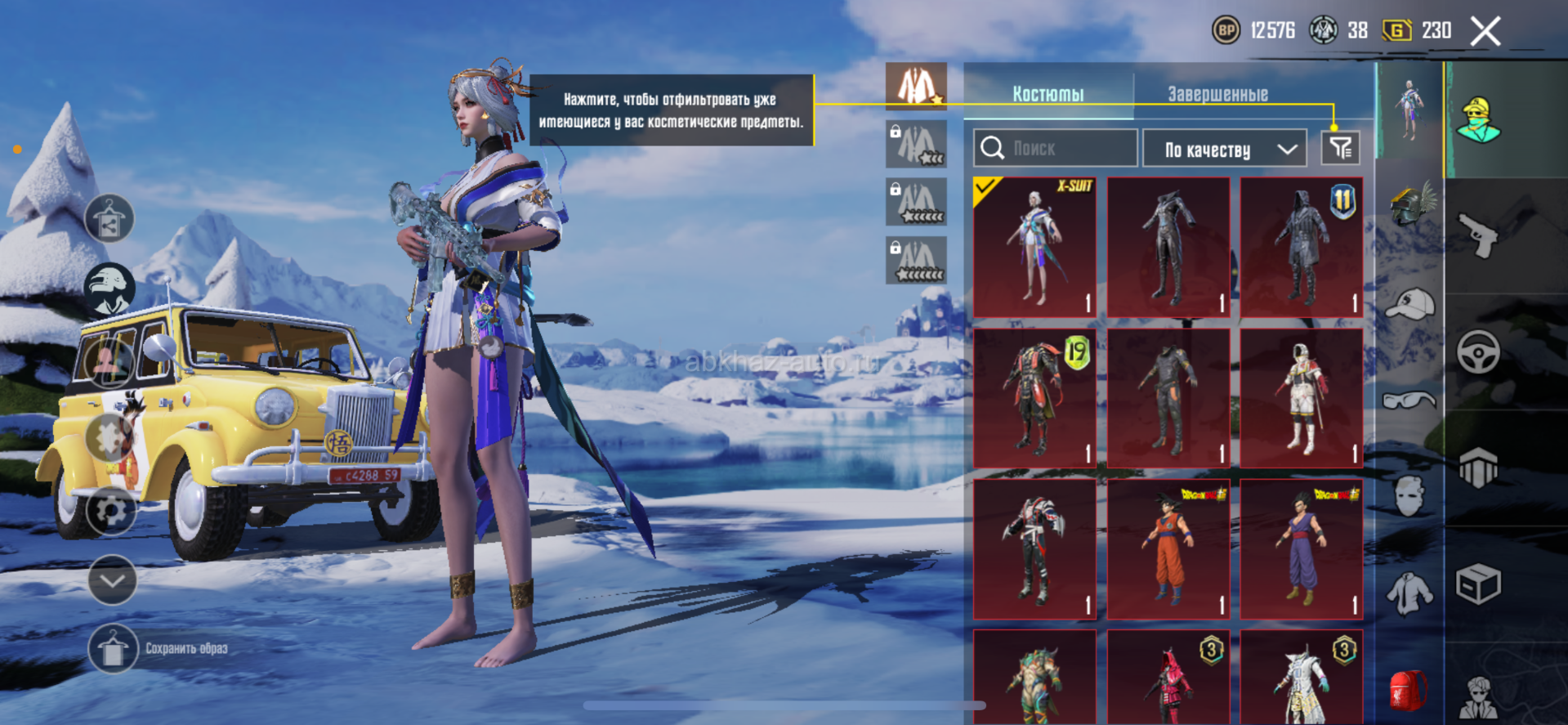Select the cap headwear category
The width and height of the screenshot is (1568, 725).
[1410, 304]
